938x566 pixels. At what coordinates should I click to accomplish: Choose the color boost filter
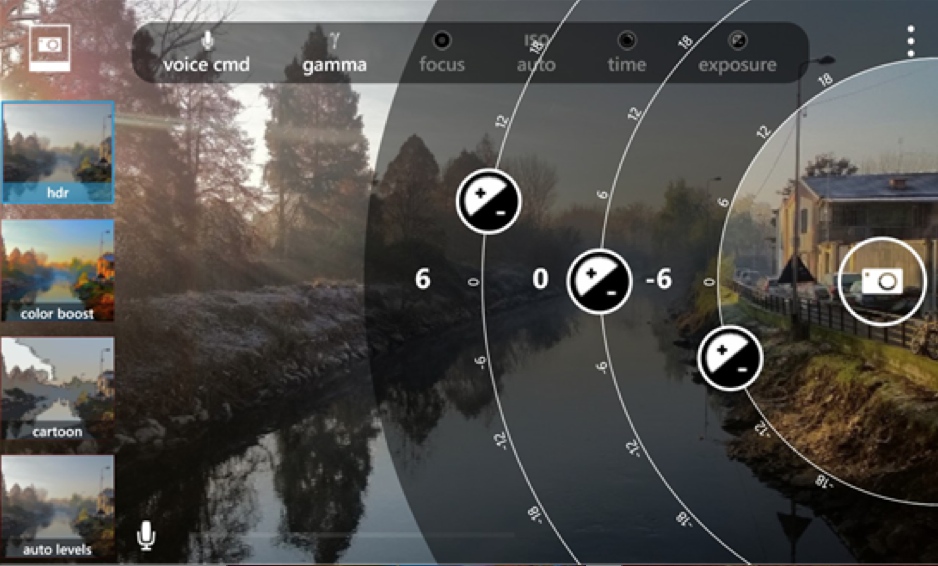pos(58,271)
